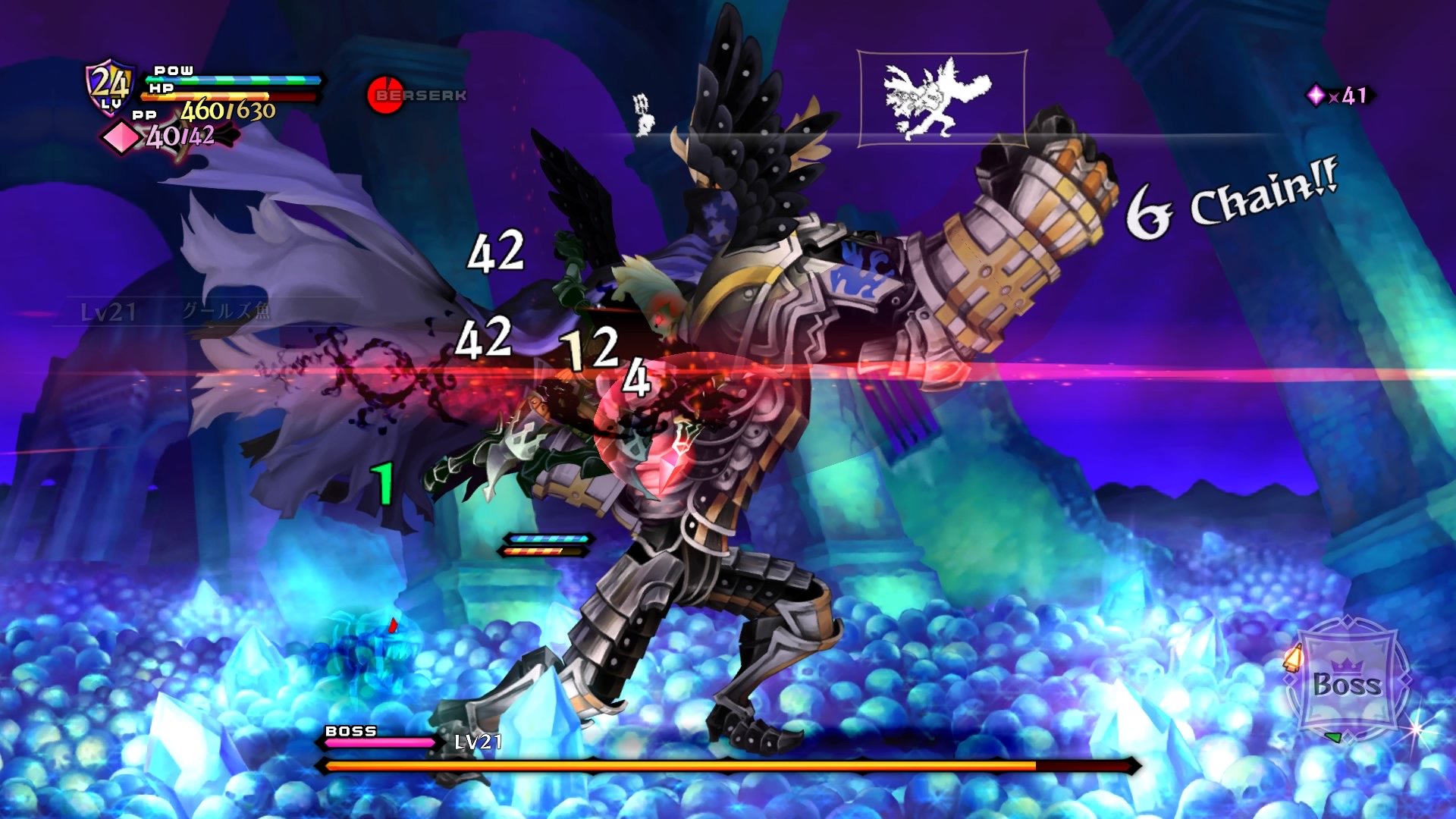Click the purple phozon gem icon

[1316, 96]
